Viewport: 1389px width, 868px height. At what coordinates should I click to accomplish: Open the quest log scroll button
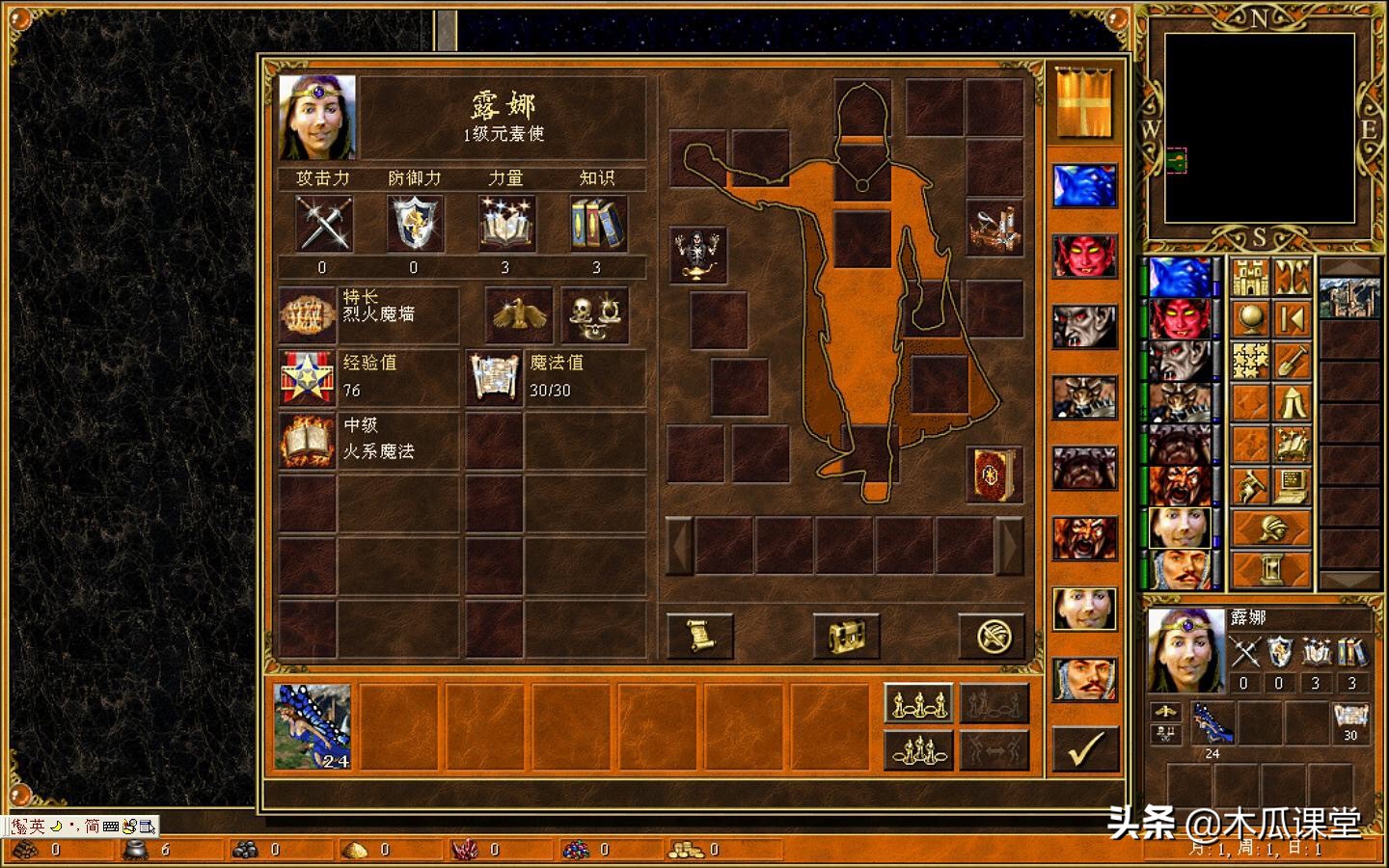point(699,637)
